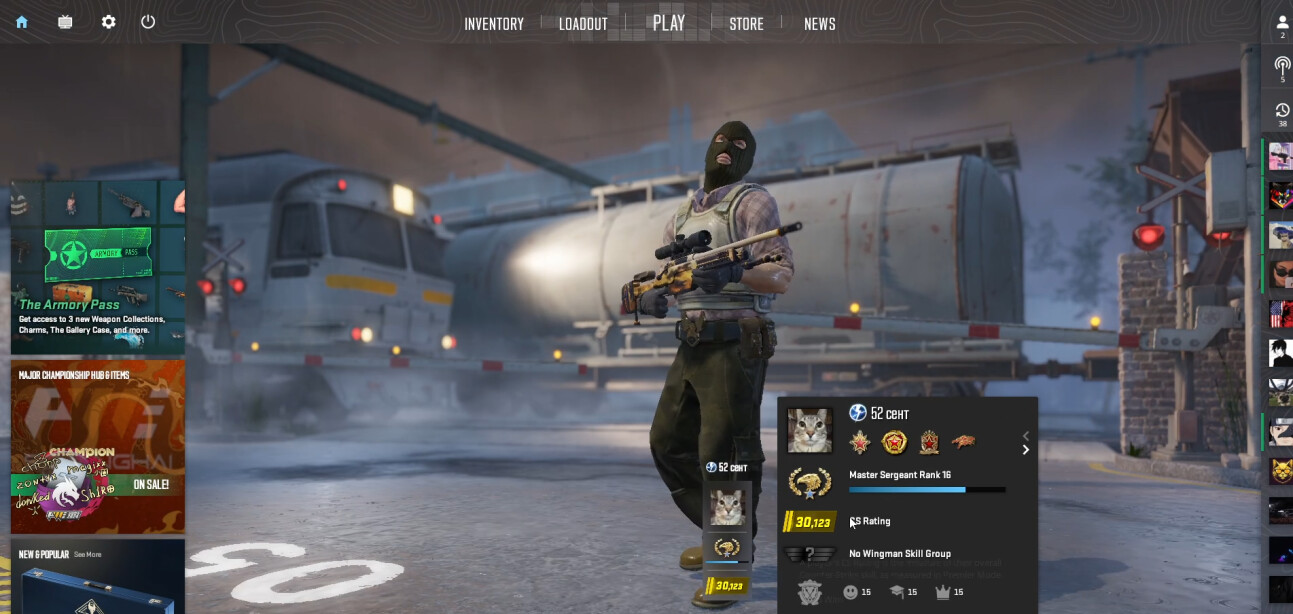Open The Armory Pass banner
1293x614 pixels.
coord(98,266)
